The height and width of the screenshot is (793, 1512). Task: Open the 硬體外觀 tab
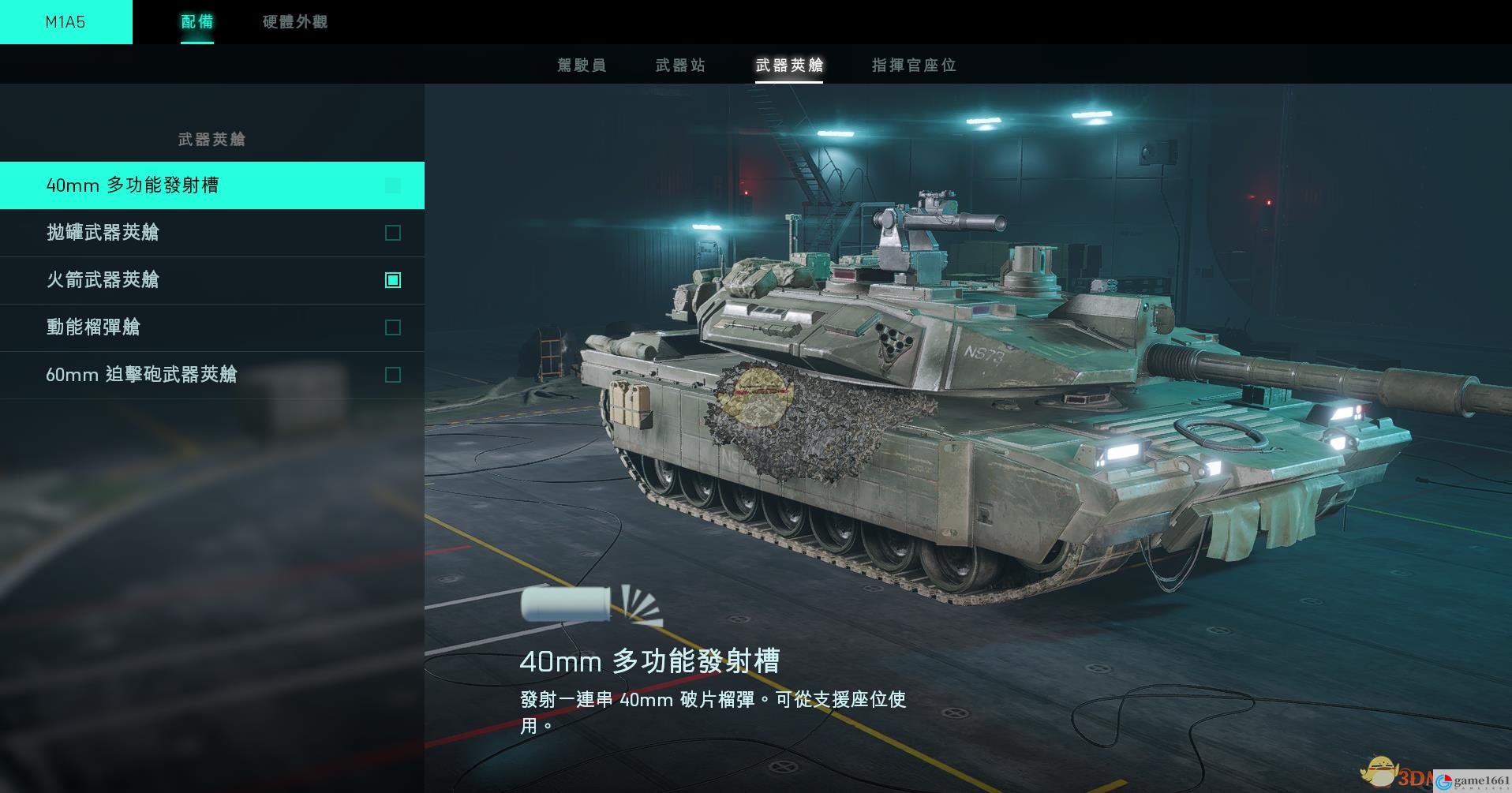(x=294, y=22)
